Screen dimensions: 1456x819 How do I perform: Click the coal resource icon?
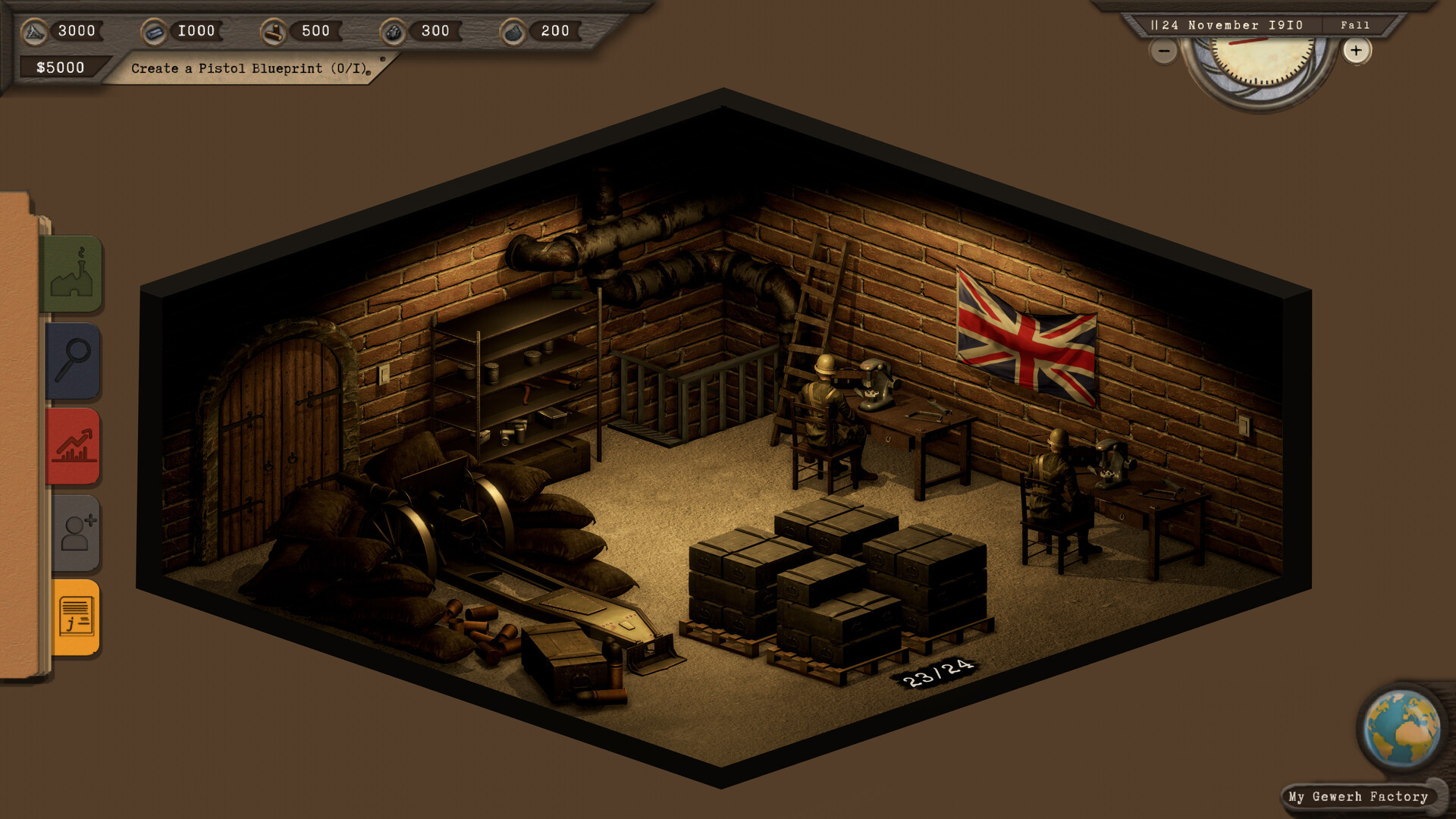click(x=394, y=30)
